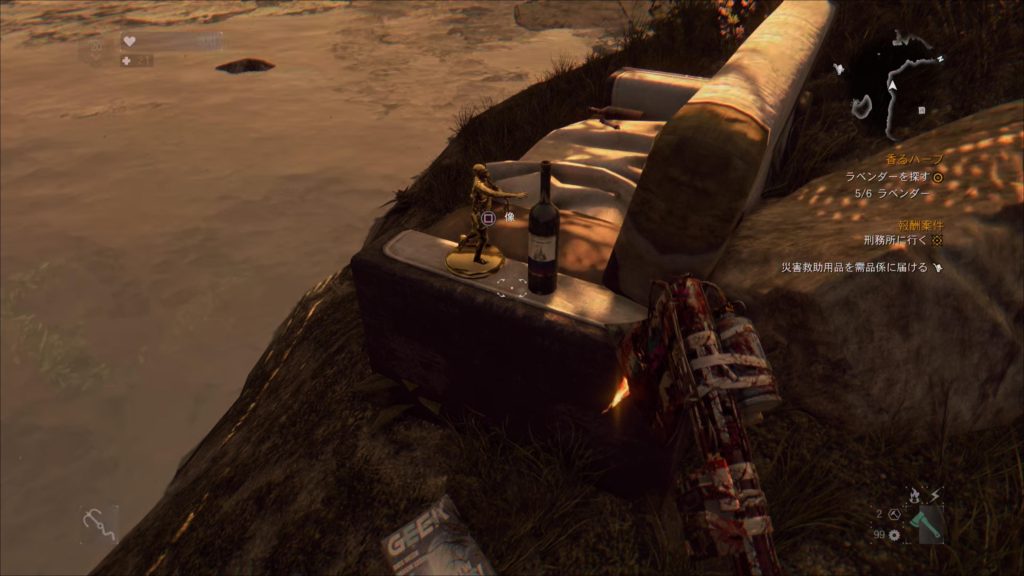The image size is (1024, 576).
Task: Select the ラベンダーを探す objective
Action: pyautogui.click(x=886, y=176)
